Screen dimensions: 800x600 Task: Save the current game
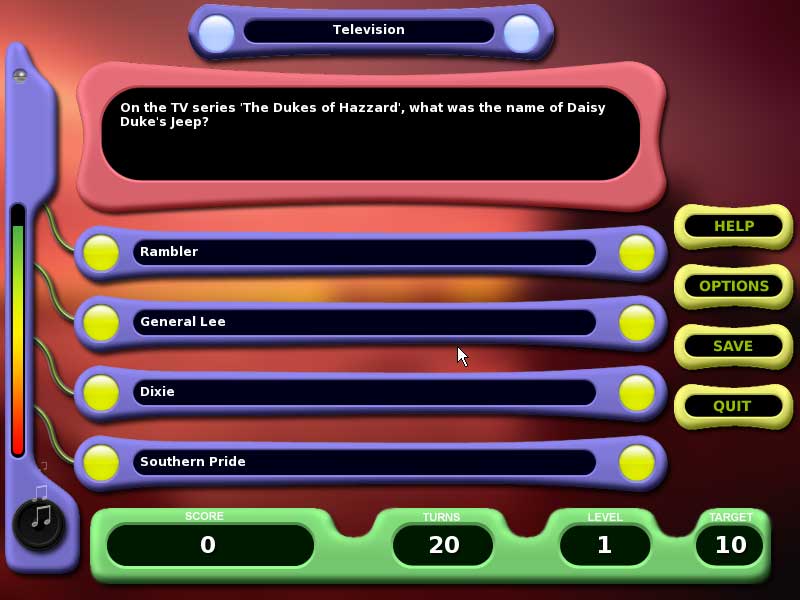[733, 346]
